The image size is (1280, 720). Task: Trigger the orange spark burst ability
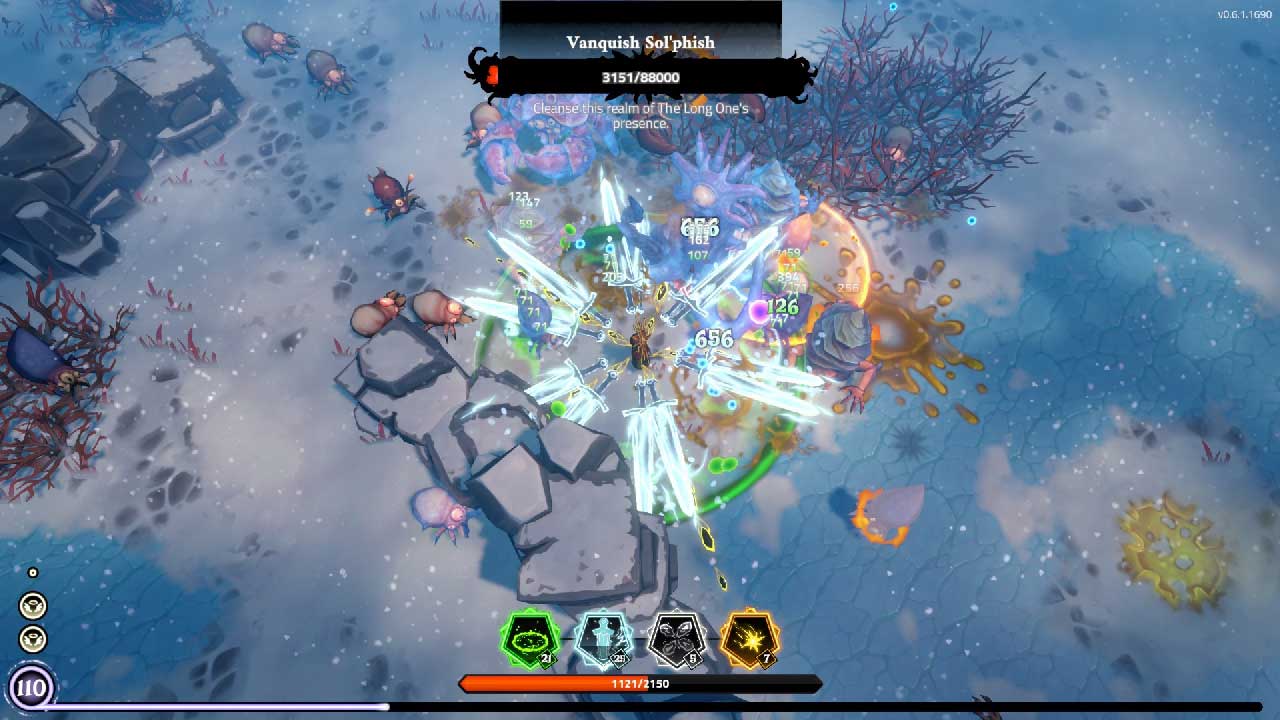[x=749, y=639]
